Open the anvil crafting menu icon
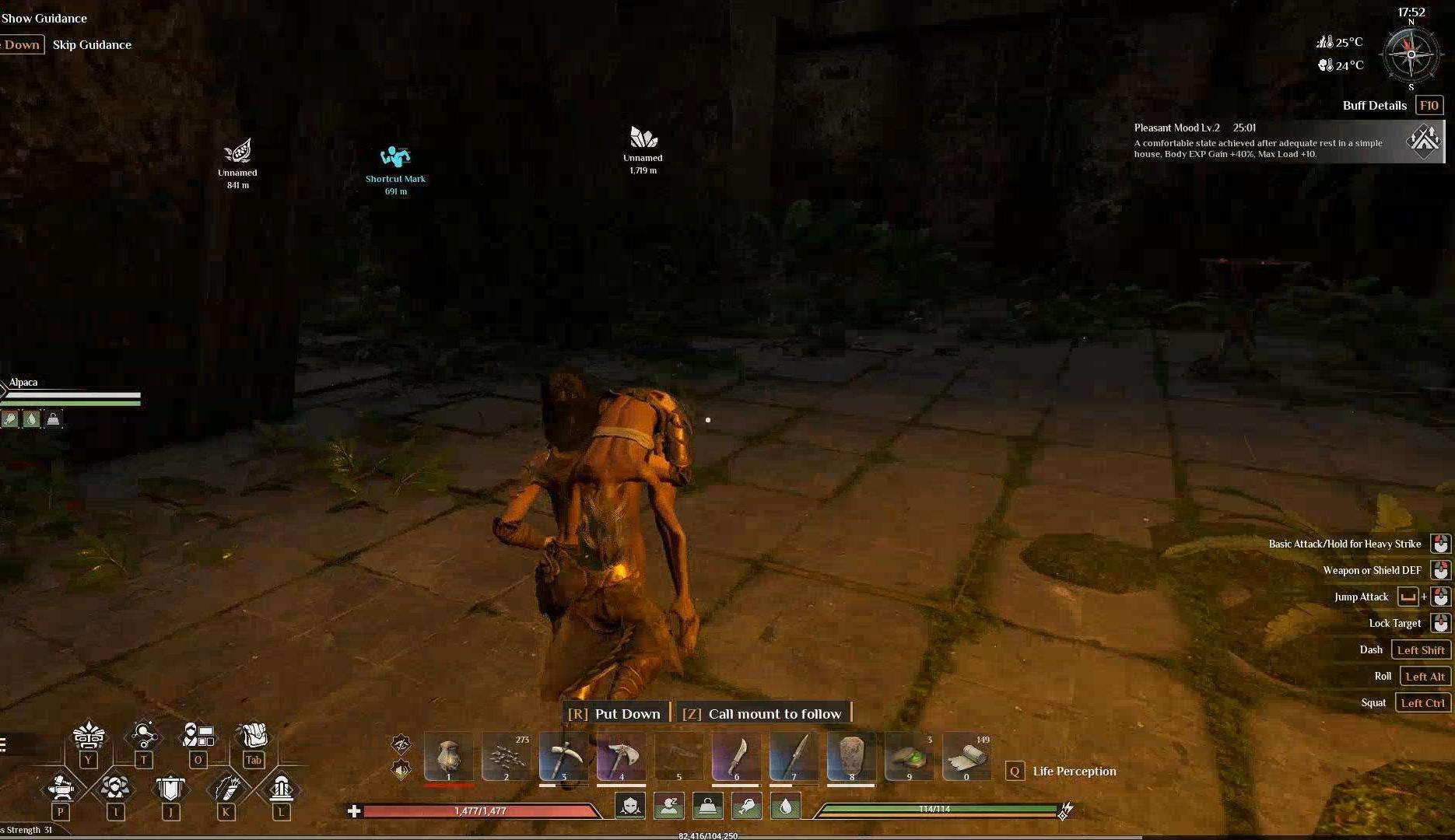This screenshot has width=1455, height=840. pyautogui.click(x=61, y=789)
